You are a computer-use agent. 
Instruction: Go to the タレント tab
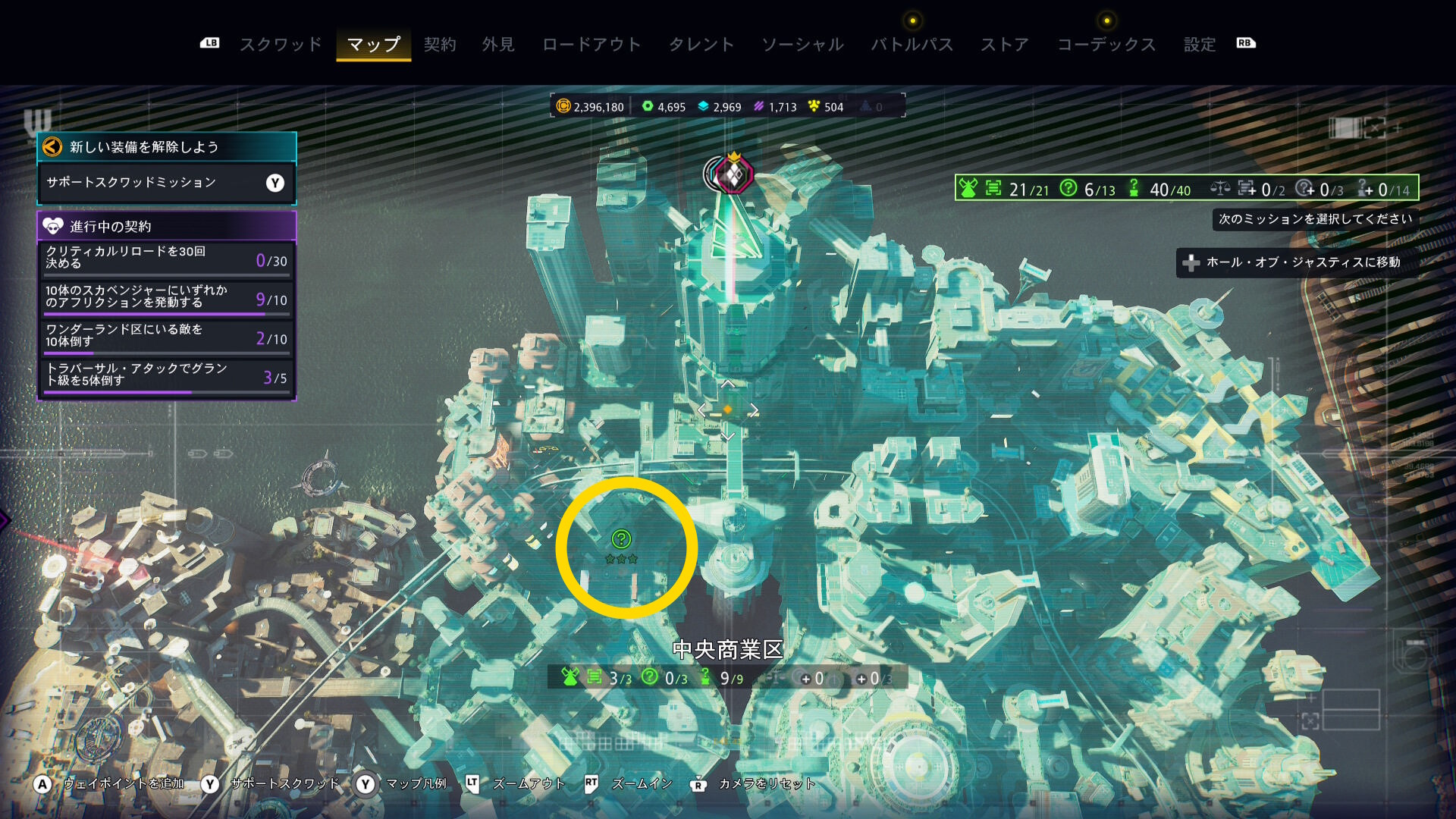[x=701, y=45]
